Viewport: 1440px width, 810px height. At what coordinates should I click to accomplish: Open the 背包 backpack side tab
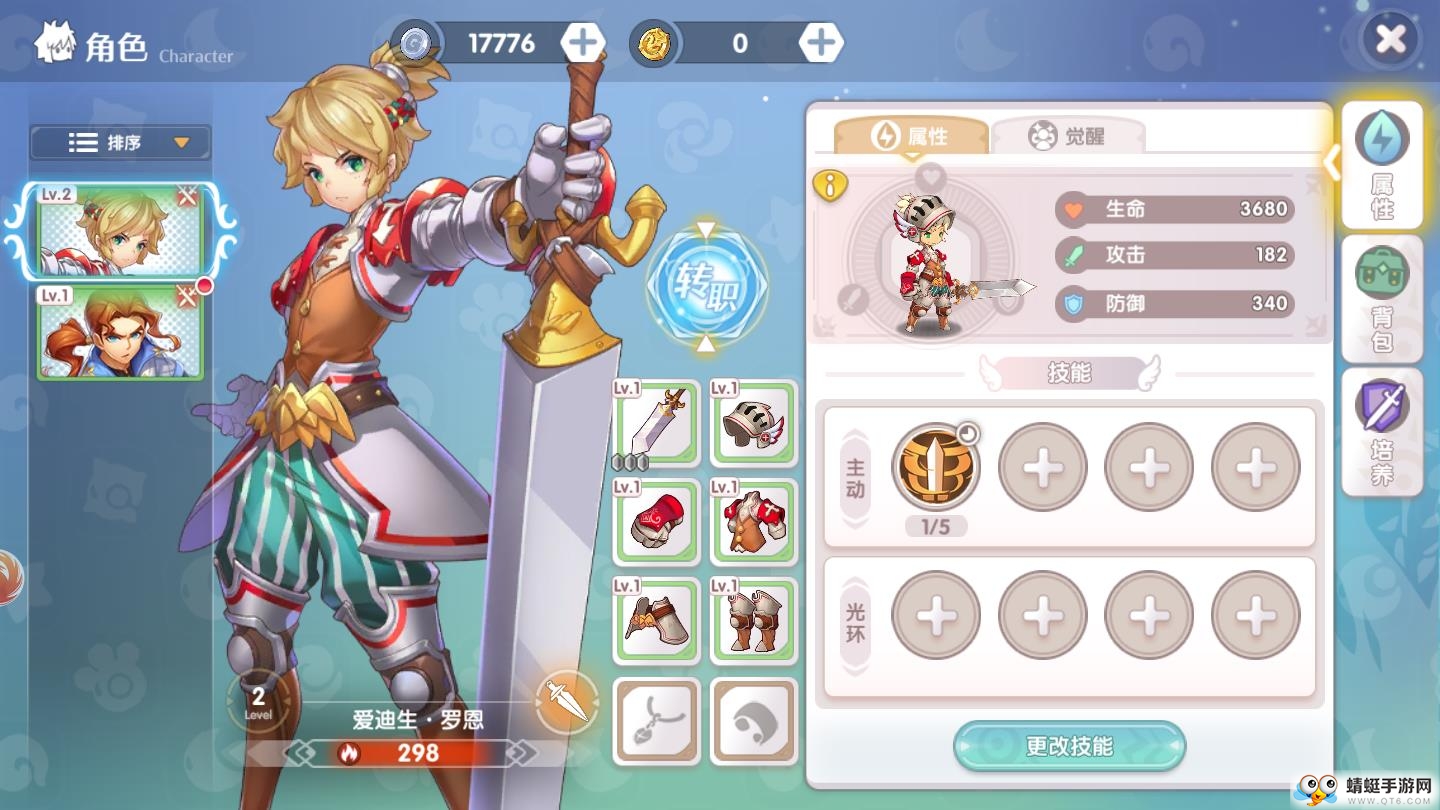(x=1382, y=298)
